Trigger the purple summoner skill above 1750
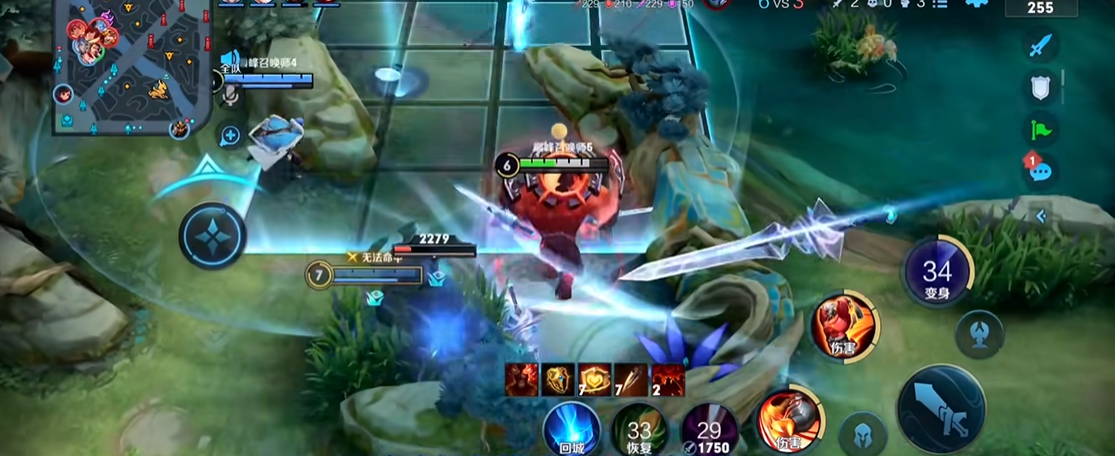Viewport: 1115px width, 456px height. coord(708,428)
